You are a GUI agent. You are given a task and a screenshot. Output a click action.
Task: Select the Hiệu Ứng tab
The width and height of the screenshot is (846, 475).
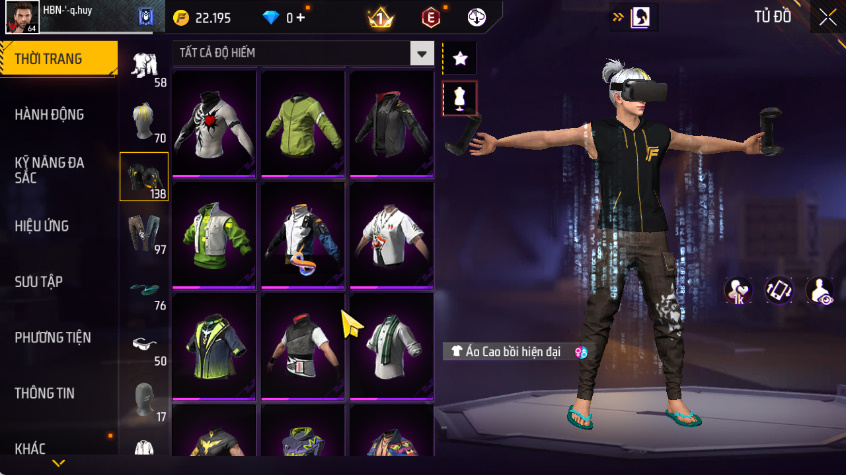click(42, 226)
